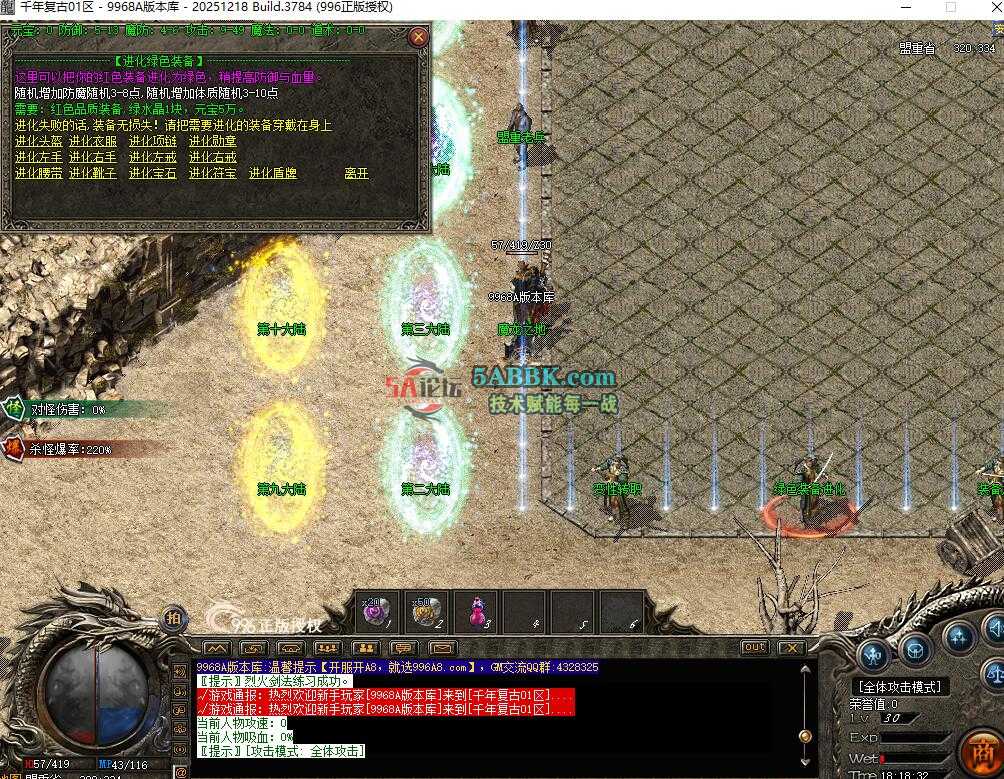The height and width of the screenshot is (779, 1004).
Task: Click 离开 to leave the NPC dialog
Action: click(356, 173)
